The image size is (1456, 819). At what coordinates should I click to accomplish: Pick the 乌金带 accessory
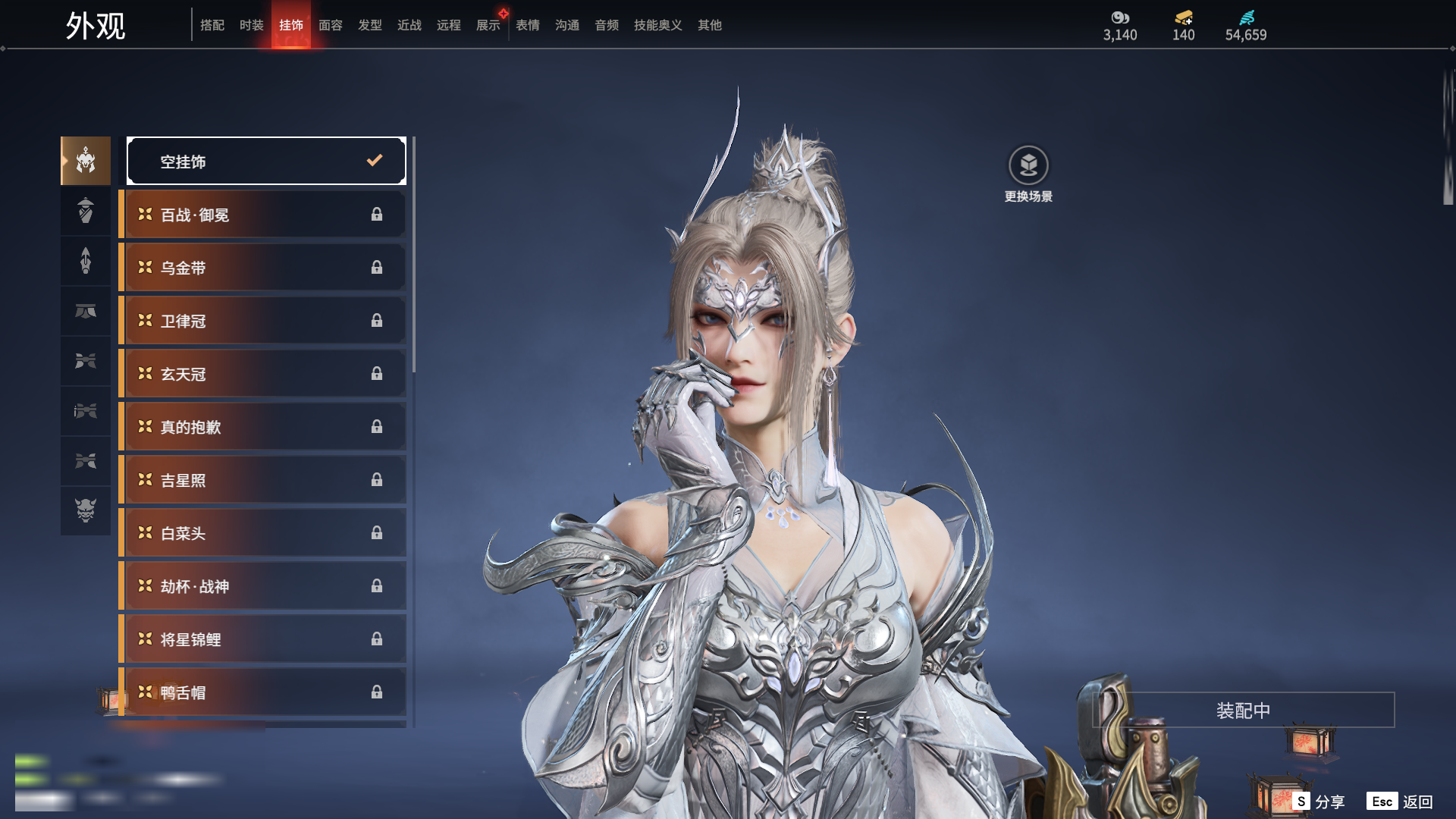263,268
